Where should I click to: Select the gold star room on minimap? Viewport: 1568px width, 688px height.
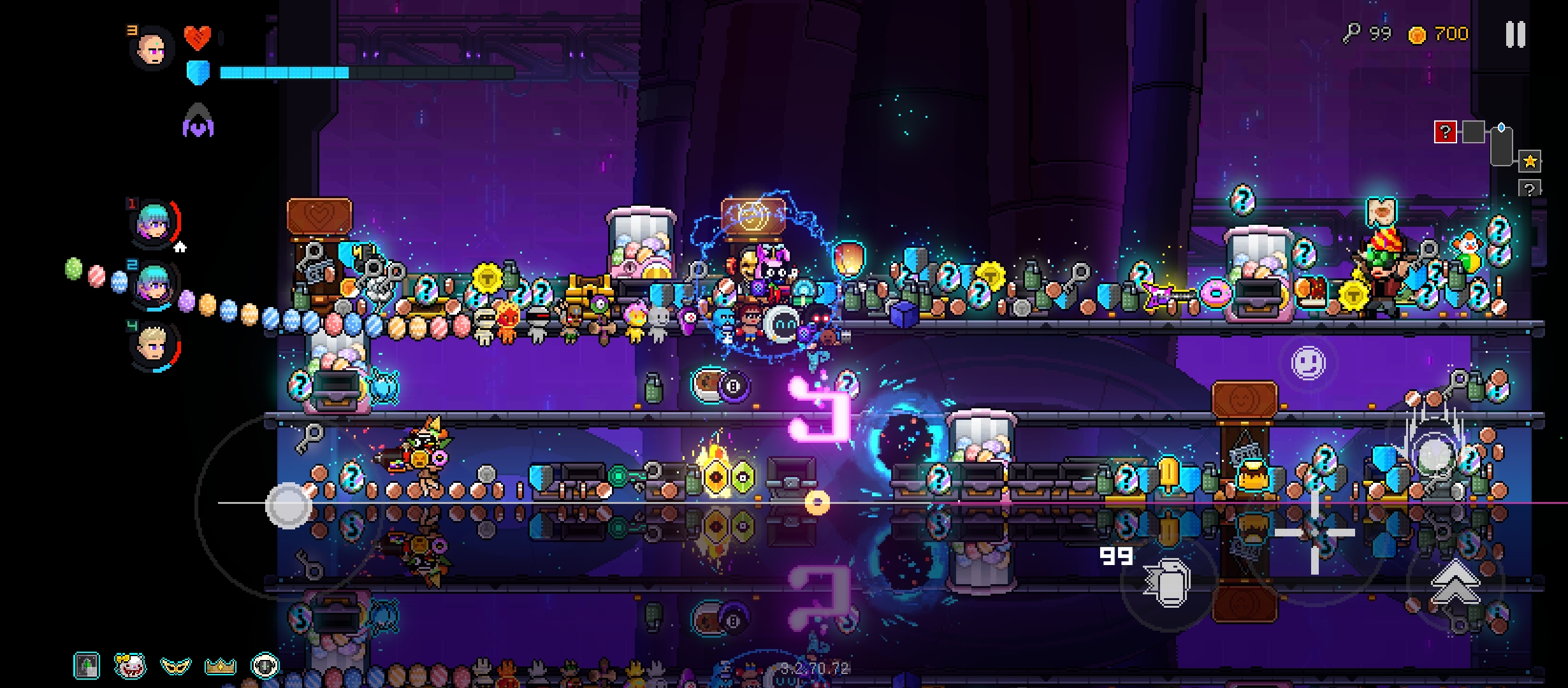click(1530, 162)
